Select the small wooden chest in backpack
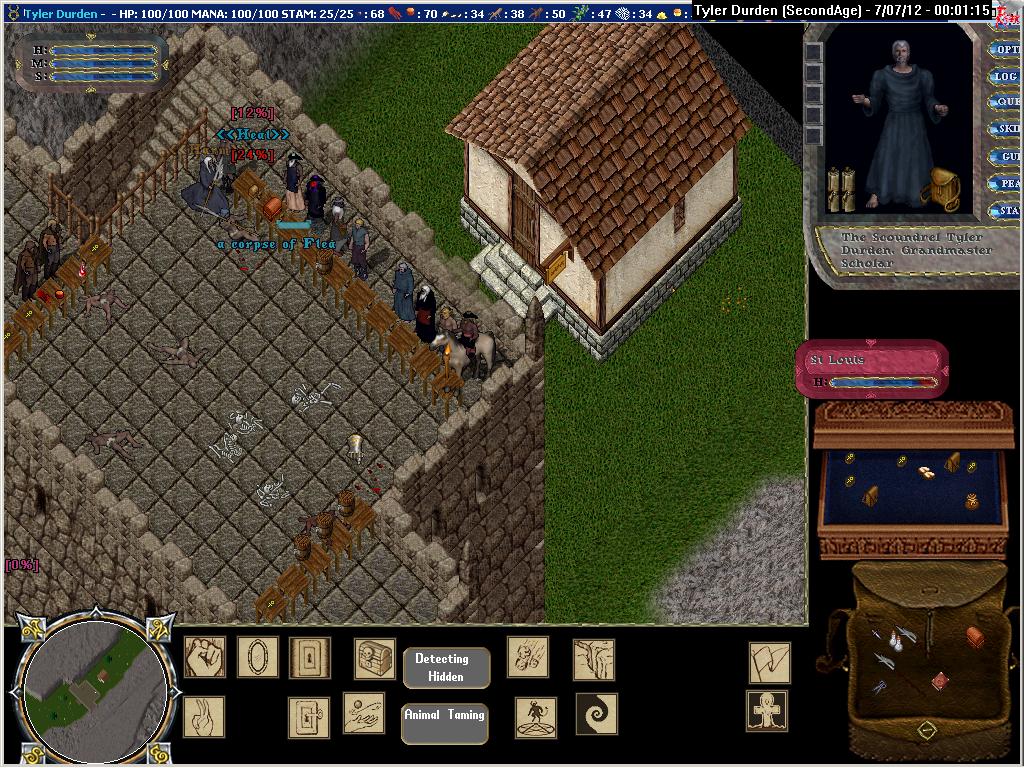 click(975, 636)
